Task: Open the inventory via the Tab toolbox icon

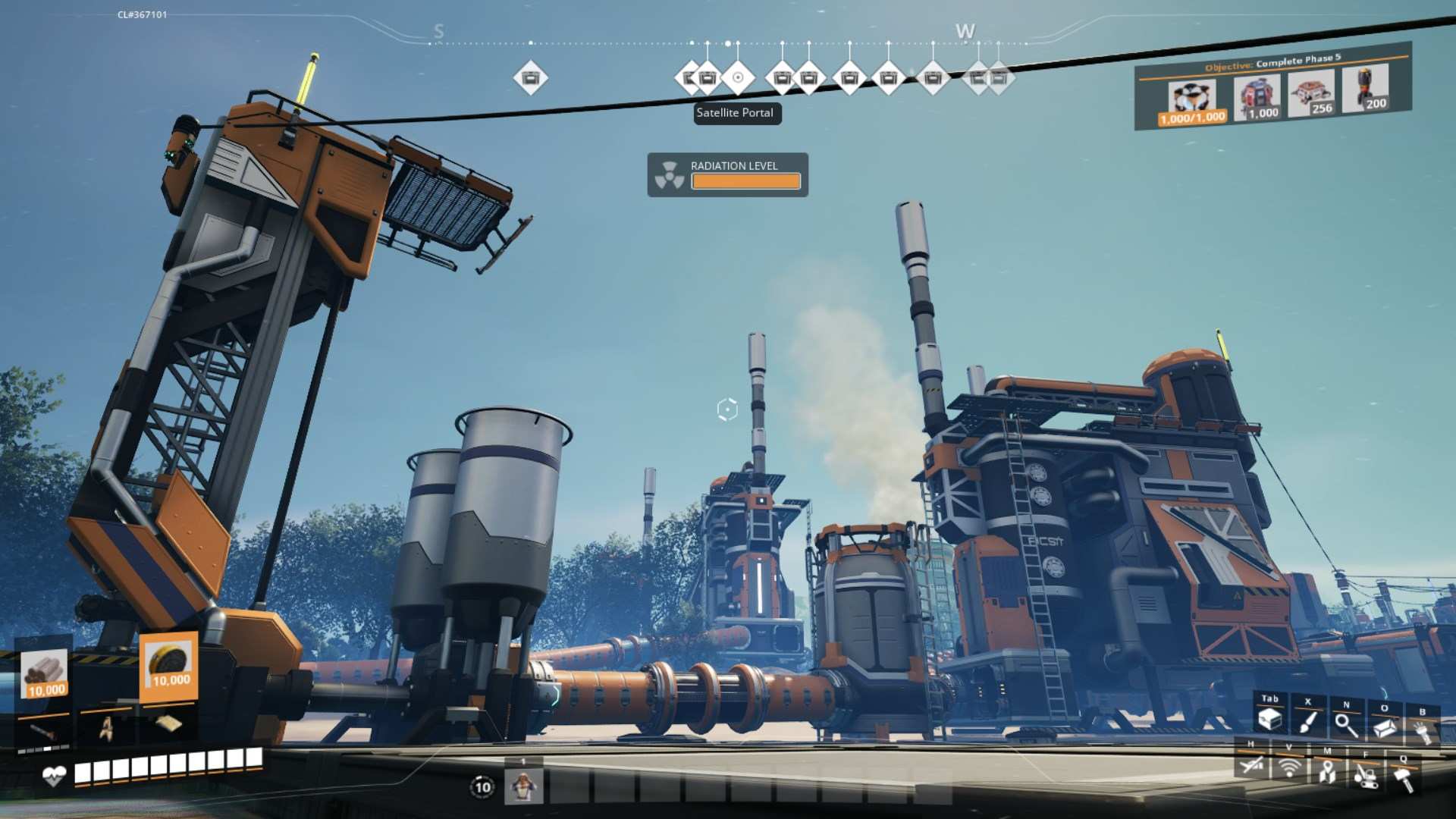Action: click(1270, 717)
